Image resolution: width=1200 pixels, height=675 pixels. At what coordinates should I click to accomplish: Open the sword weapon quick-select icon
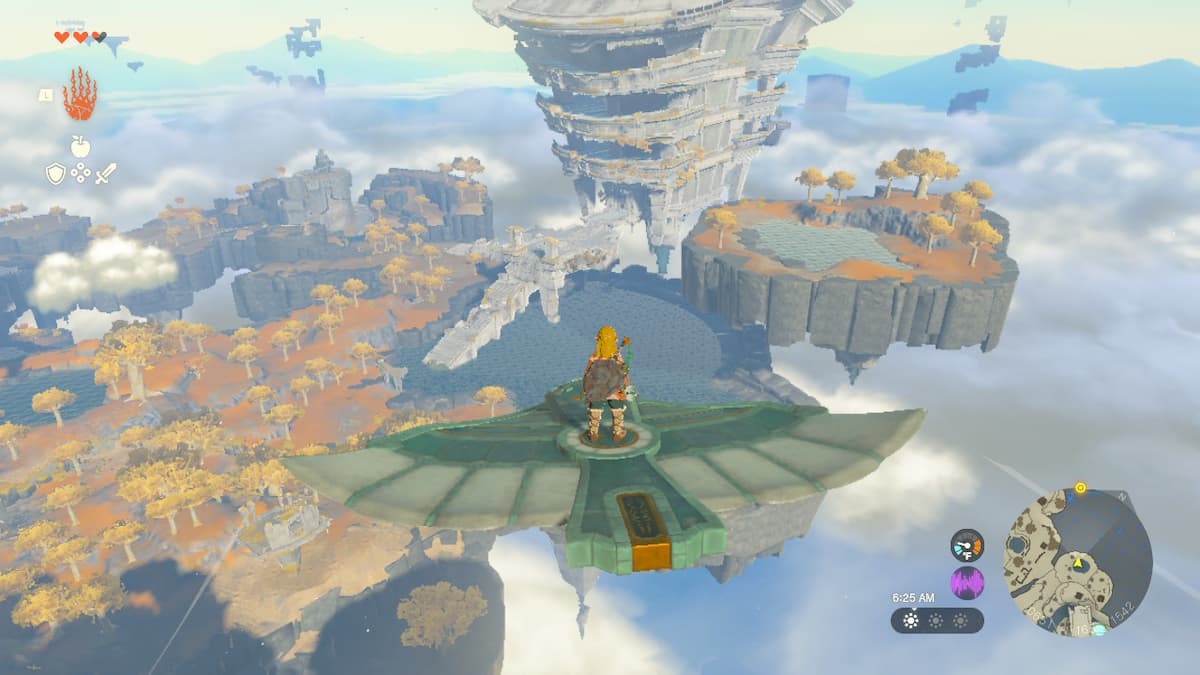[x=105, y=173]
